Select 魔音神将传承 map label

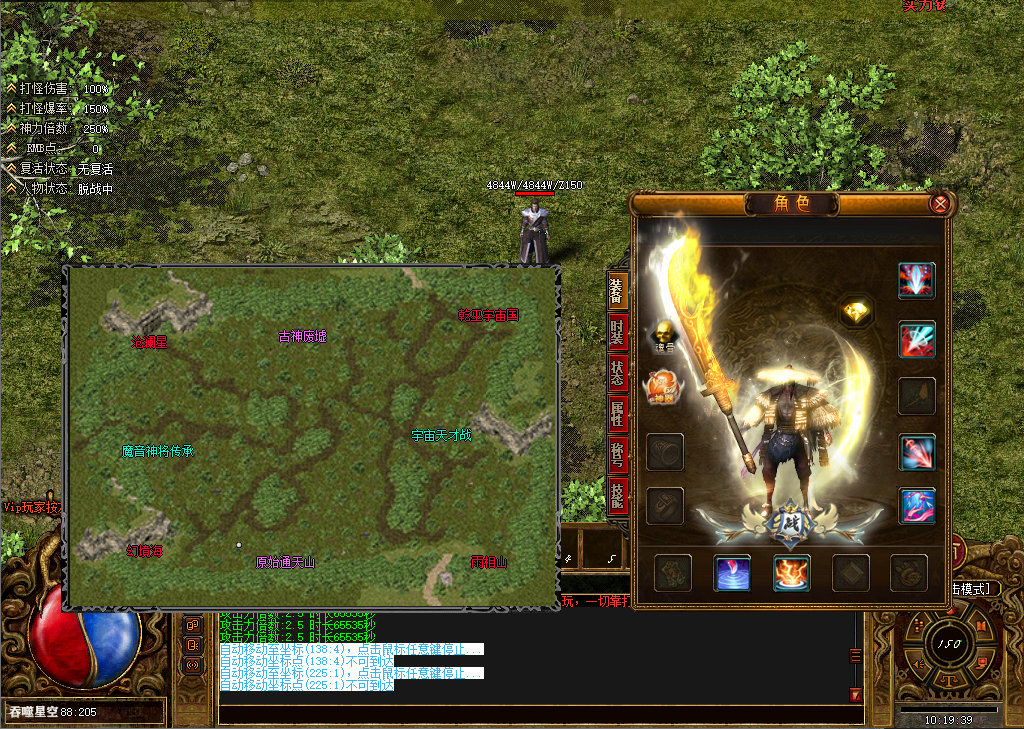click(158, 452)
